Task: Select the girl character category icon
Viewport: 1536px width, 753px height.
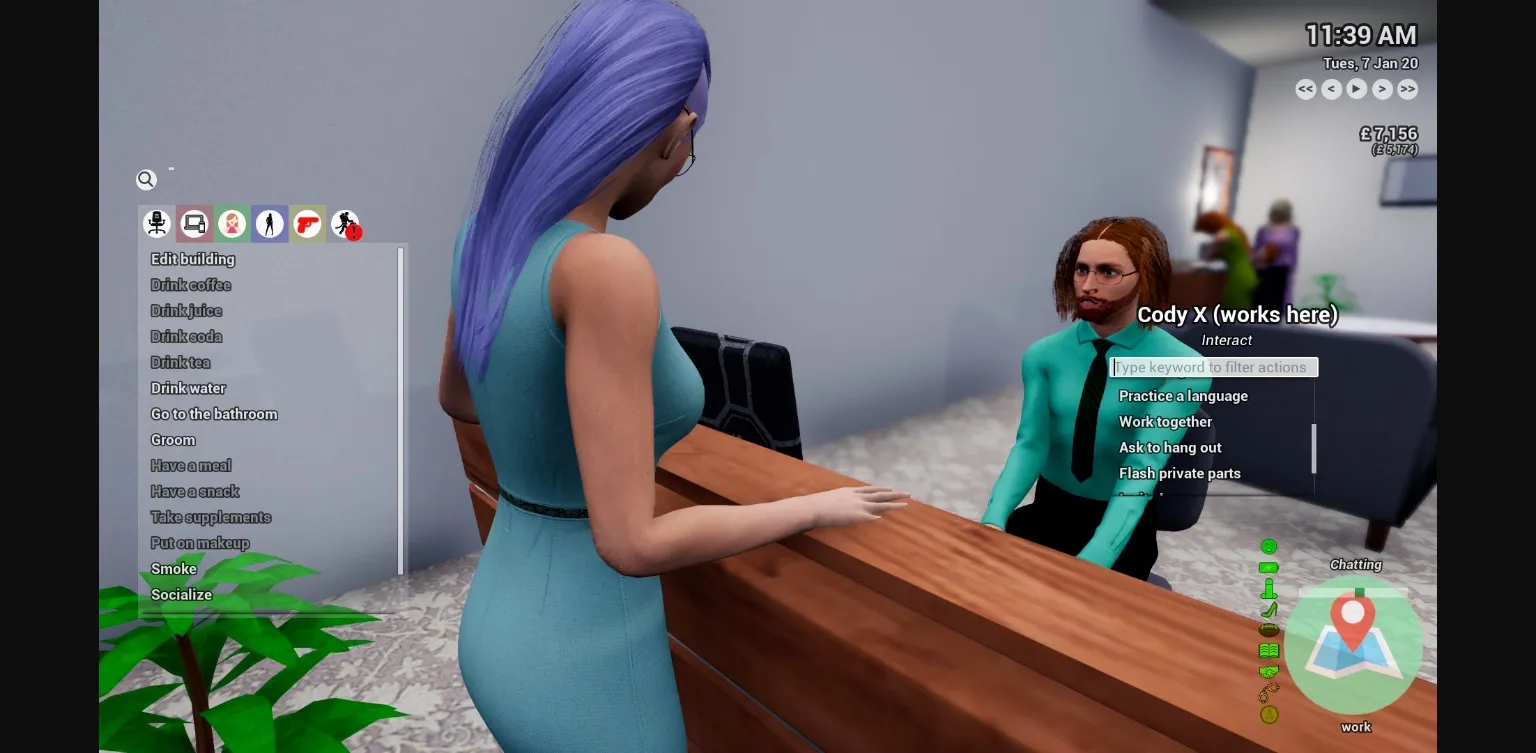Action: (x=232, y=223)
